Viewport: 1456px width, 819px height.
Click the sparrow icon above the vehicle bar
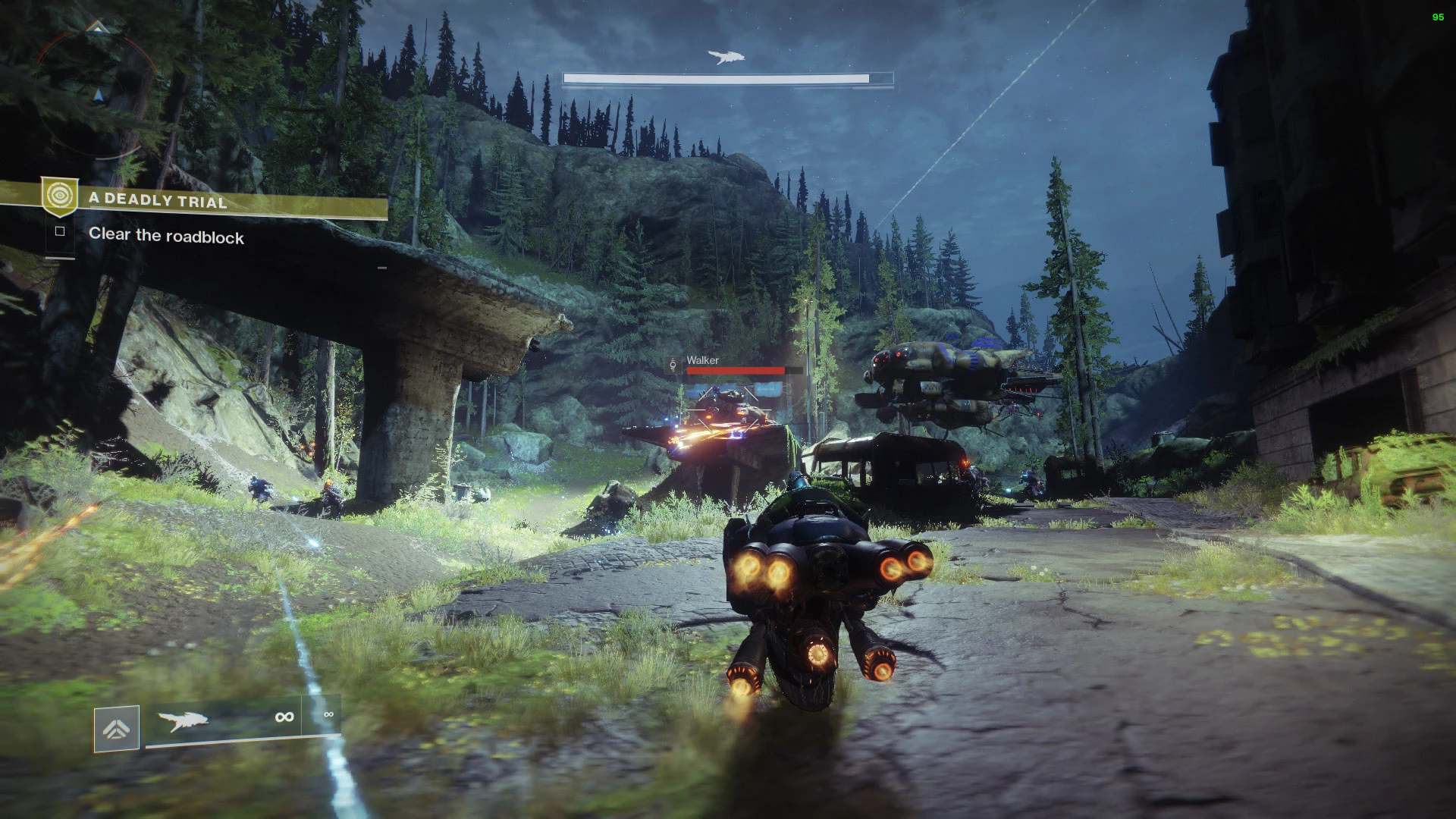point(726,58)
